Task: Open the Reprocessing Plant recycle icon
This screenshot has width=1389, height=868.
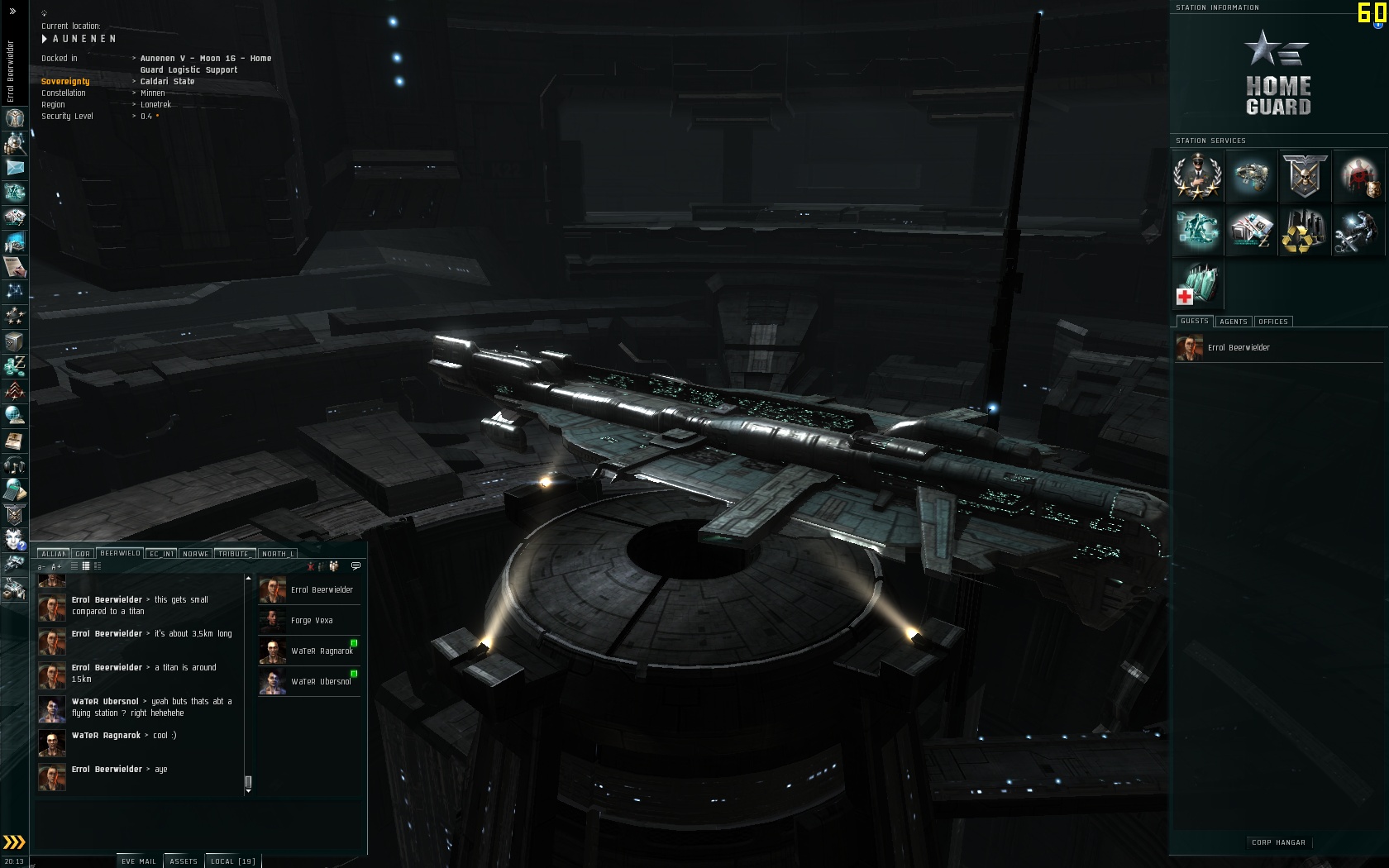Action: [1304, 230]
